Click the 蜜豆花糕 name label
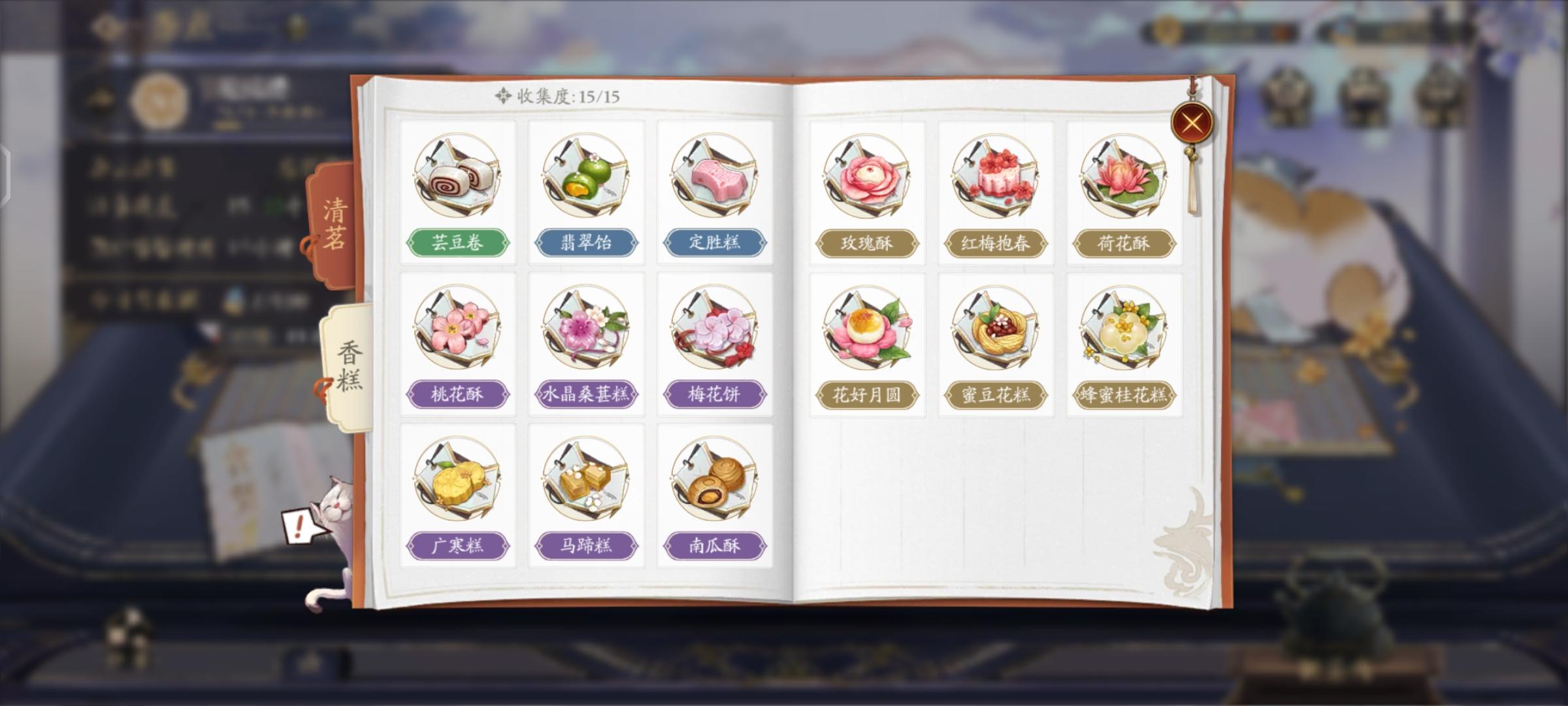Screen dimensions: 1568x706 coord(996,394)
